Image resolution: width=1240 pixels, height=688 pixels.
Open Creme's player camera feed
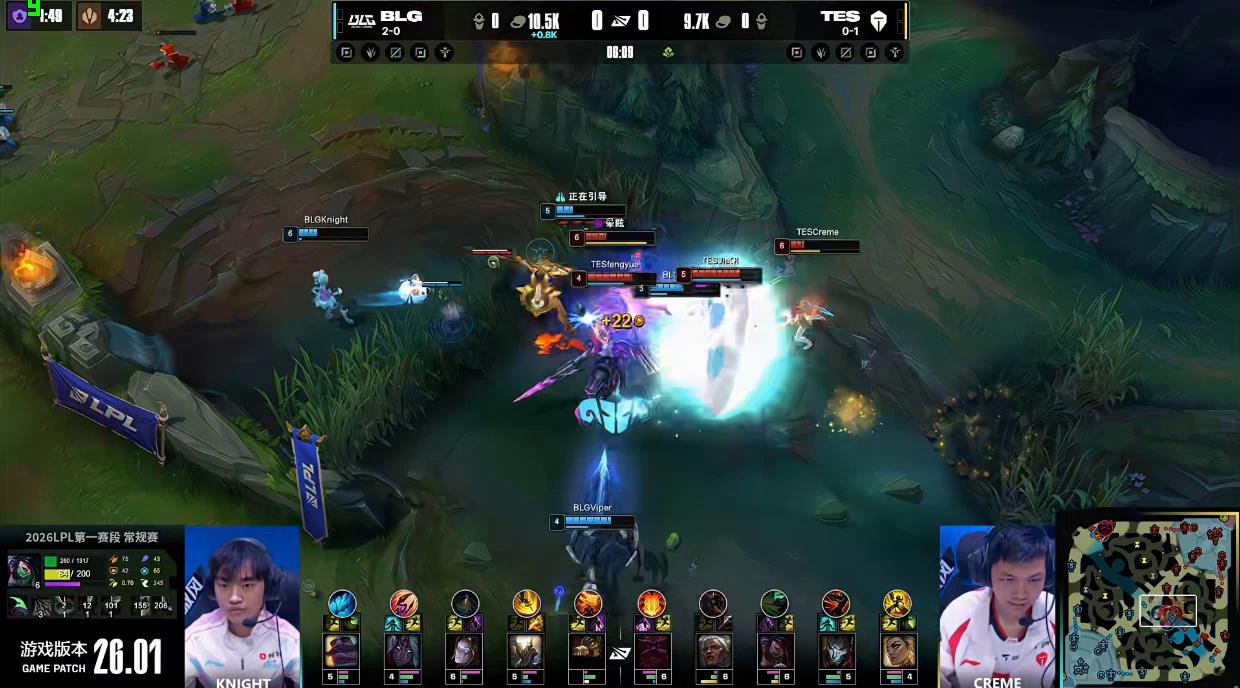pyautogui.click(x=997, y=605)
